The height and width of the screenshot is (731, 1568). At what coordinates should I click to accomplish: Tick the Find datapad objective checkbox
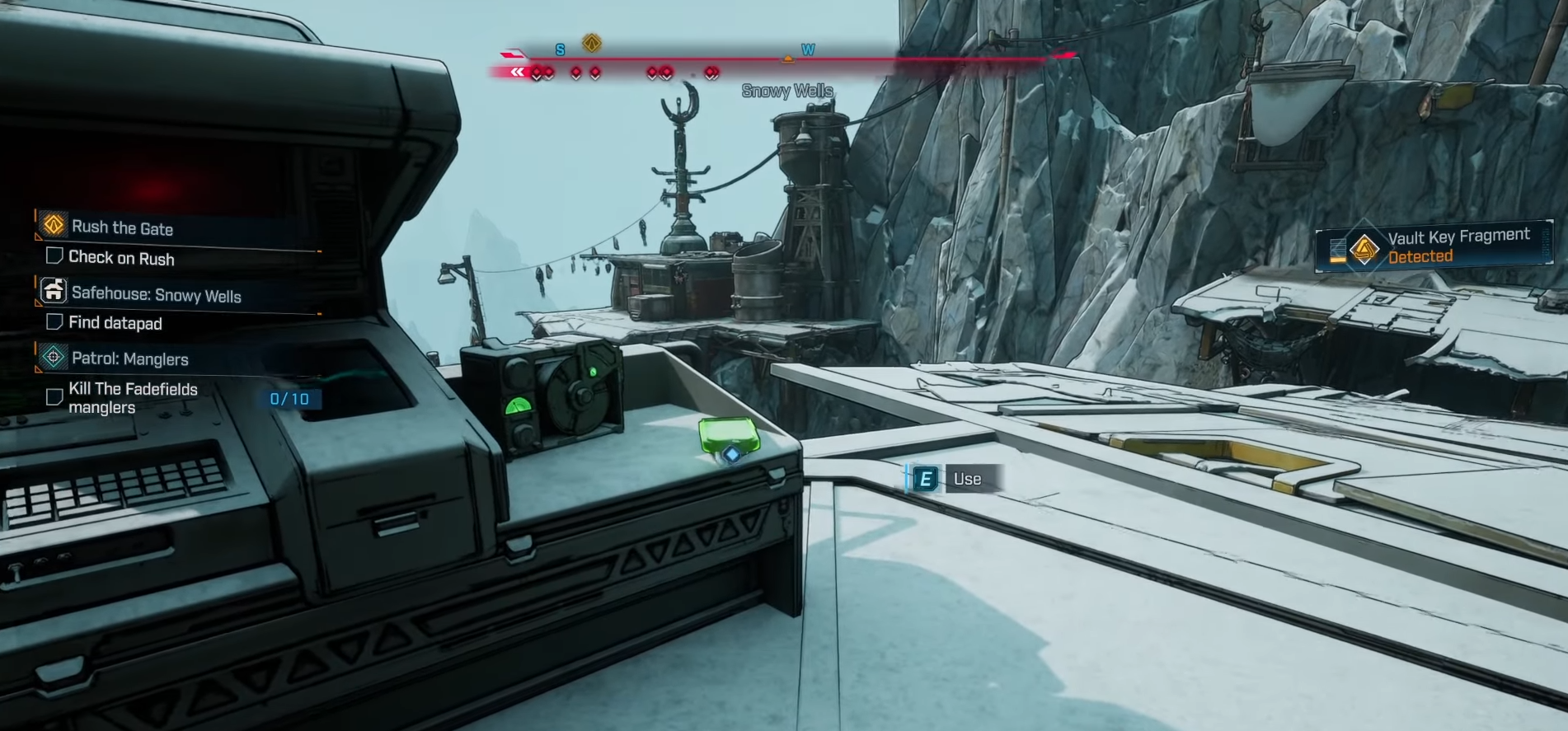coord(54,321)
